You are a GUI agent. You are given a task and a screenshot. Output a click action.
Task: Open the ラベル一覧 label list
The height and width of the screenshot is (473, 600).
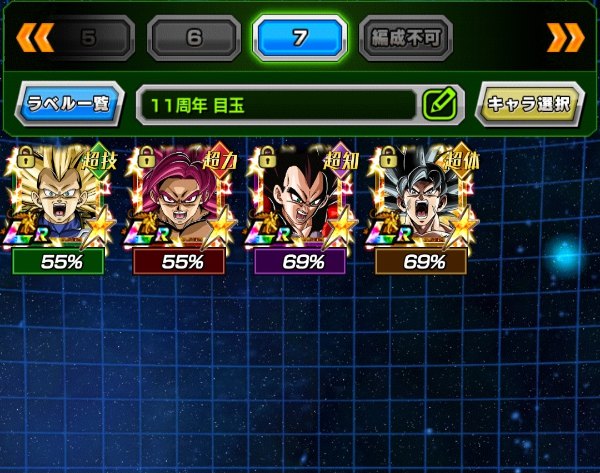(70, 103)
